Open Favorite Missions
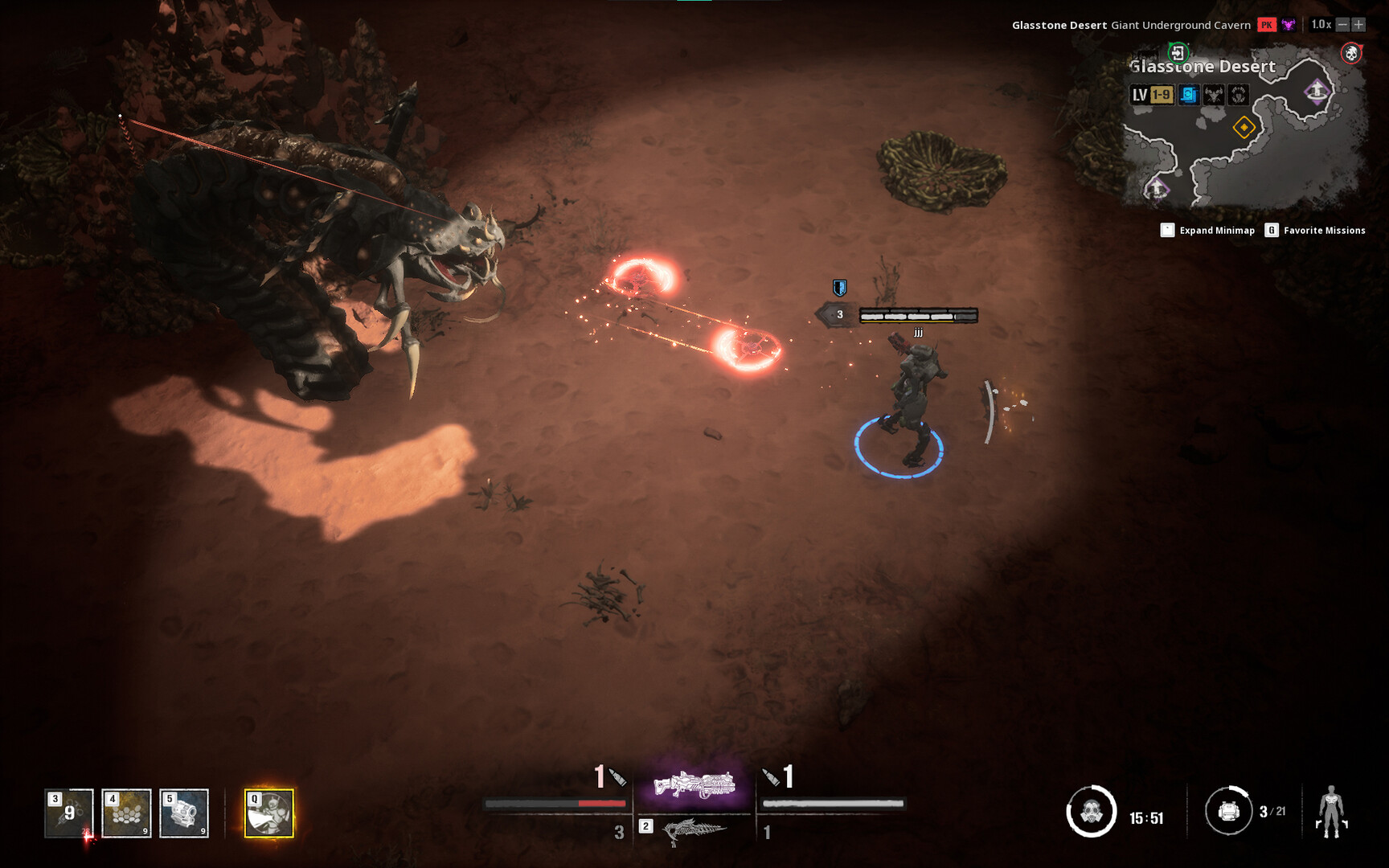The height and width of the screenshot is (868, 1389). (1324, 231)
